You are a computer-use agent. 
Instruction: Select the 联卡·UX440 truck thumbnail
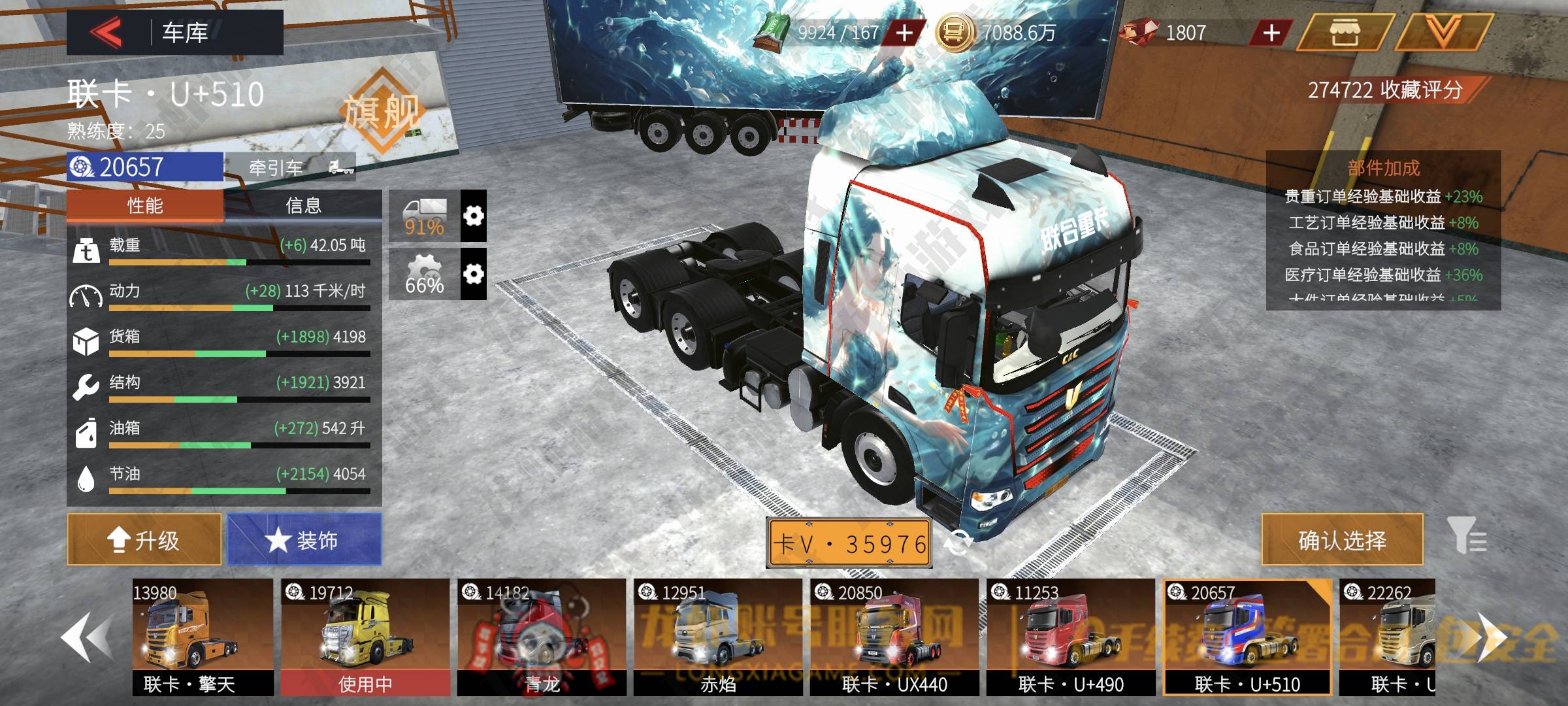point(894,636)
